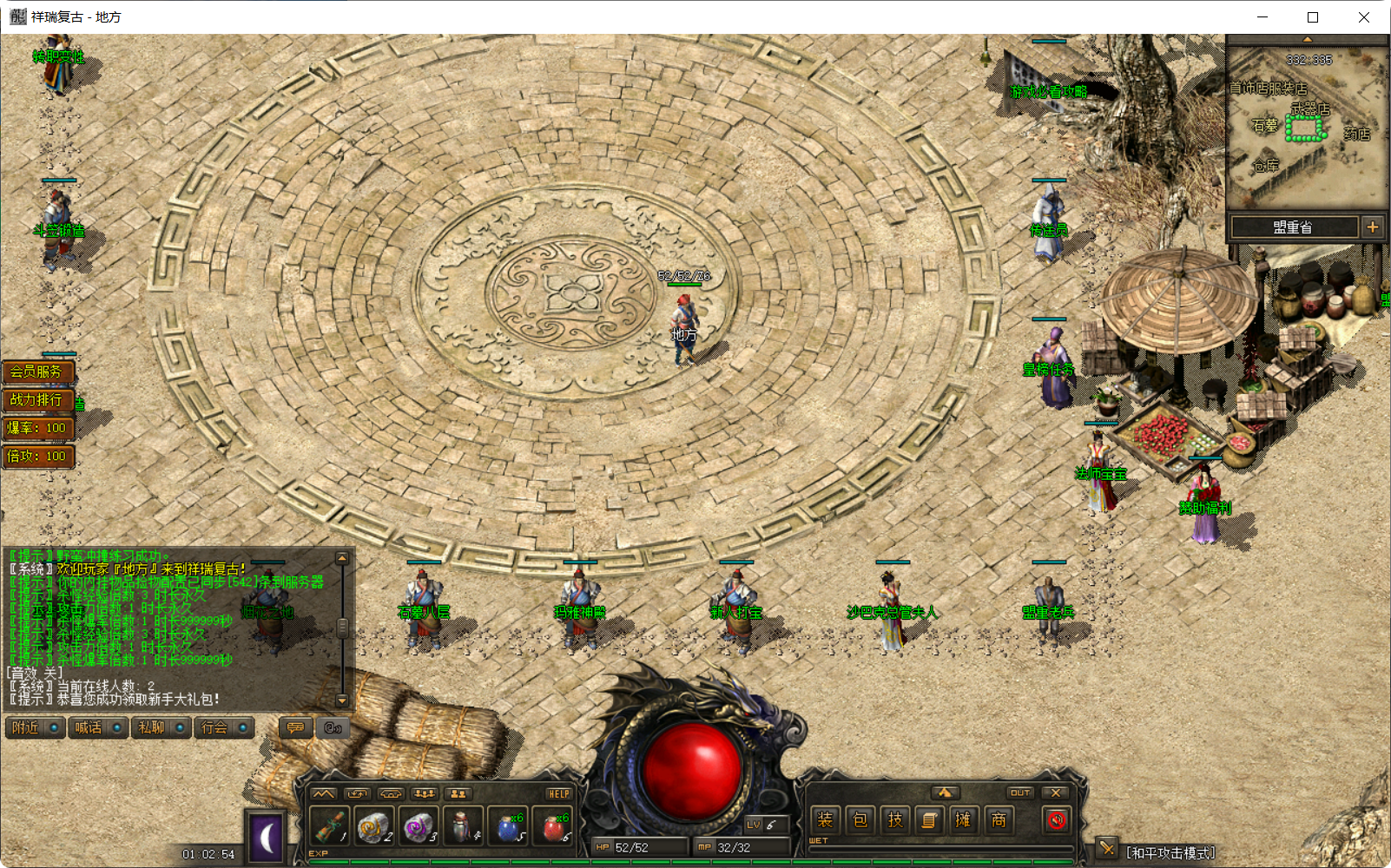Open the 技 skills icon

894,819
